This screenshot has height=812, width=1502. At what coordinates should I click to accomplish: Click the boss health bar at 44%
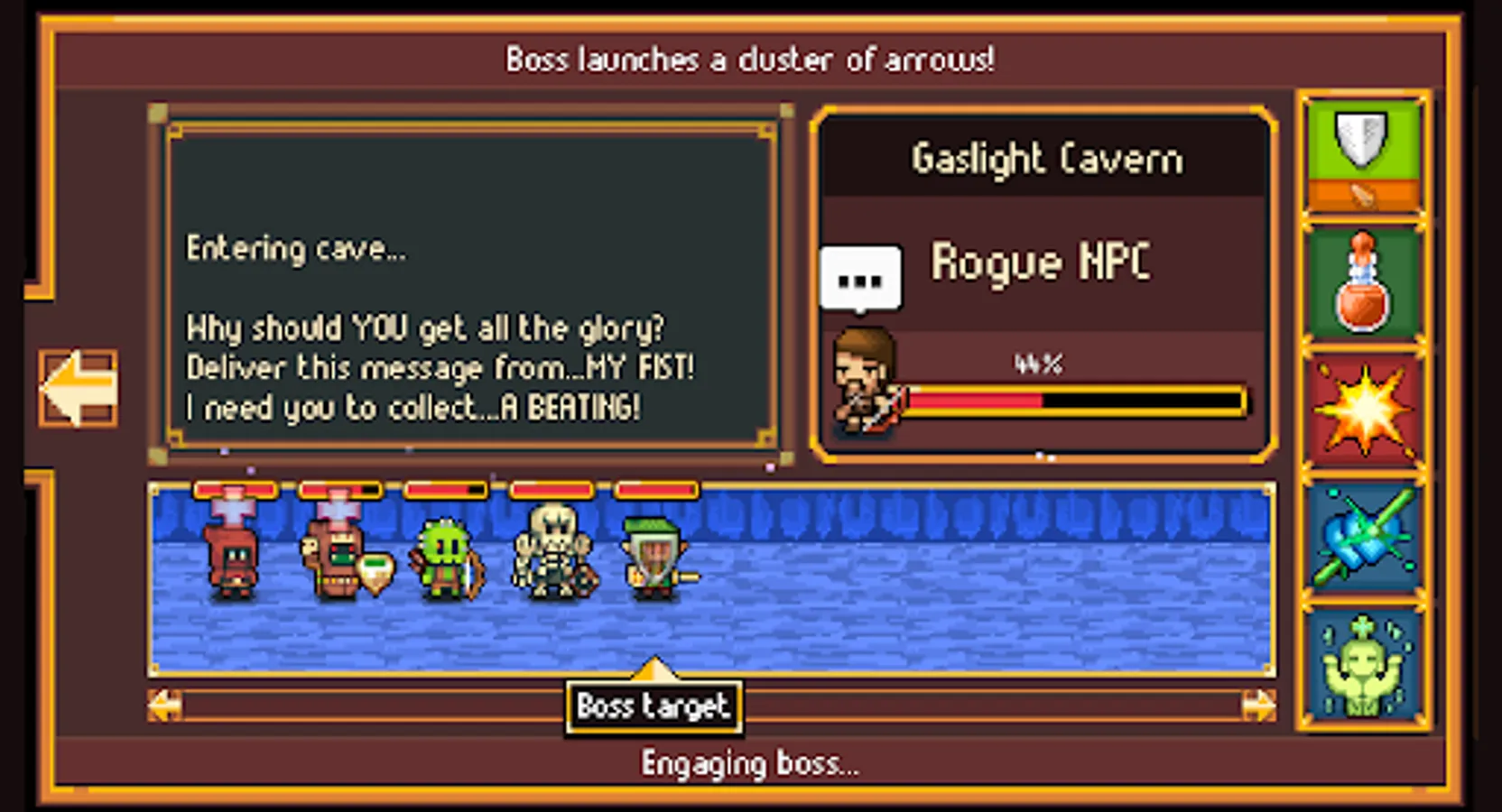[1074, 400]
